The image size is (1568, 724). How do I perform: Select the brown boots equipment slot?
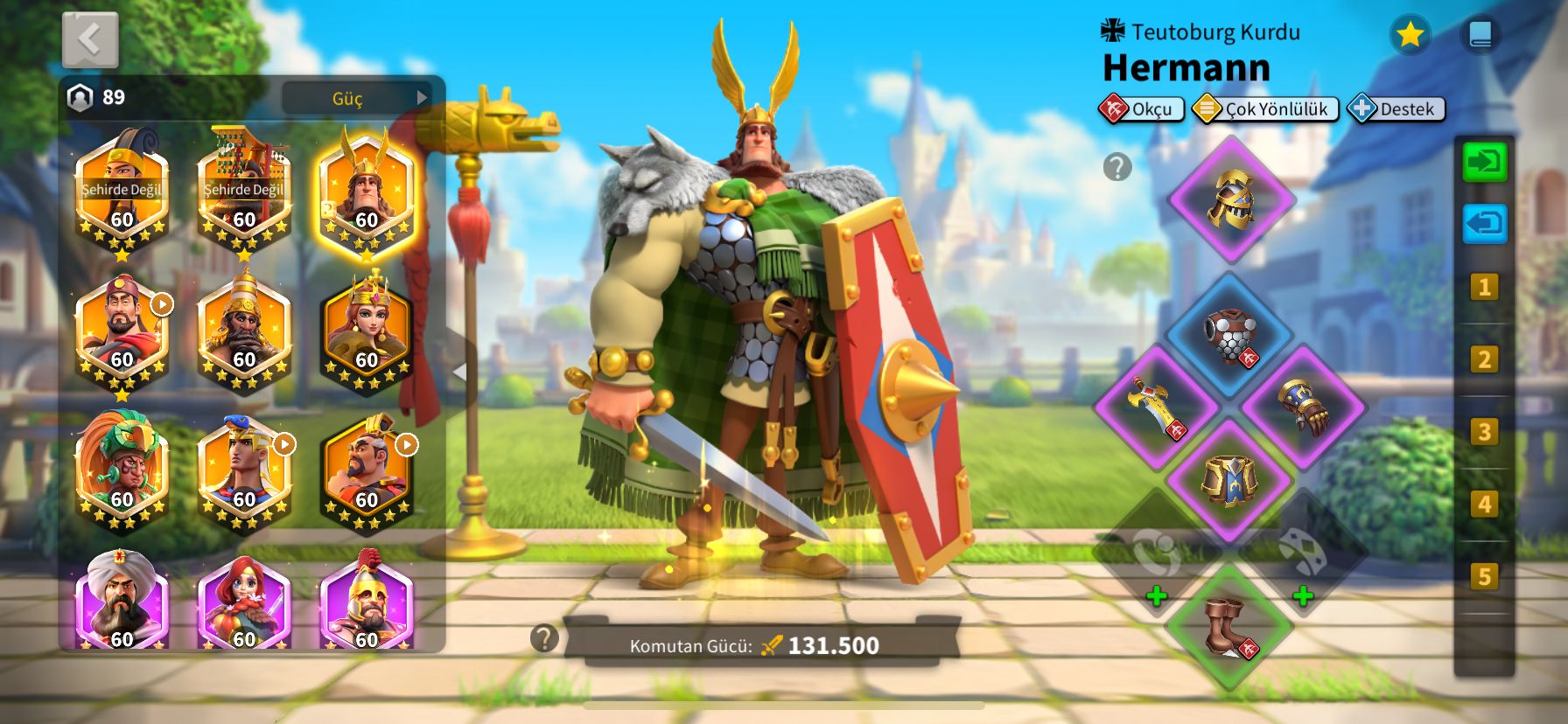coord(1229,626)
